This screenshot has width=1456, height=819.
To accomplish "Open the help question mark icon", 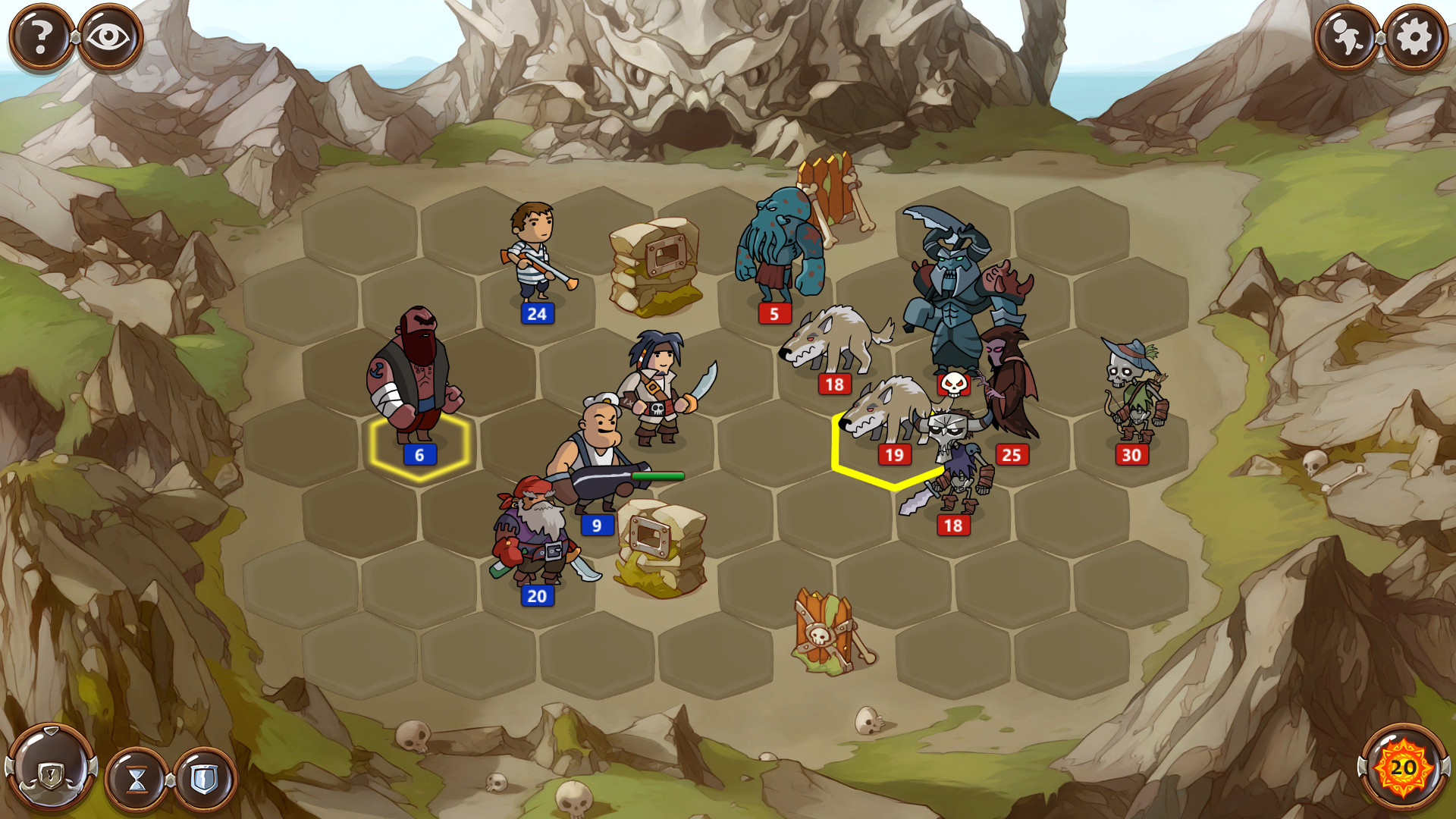I will pos(42,33).
